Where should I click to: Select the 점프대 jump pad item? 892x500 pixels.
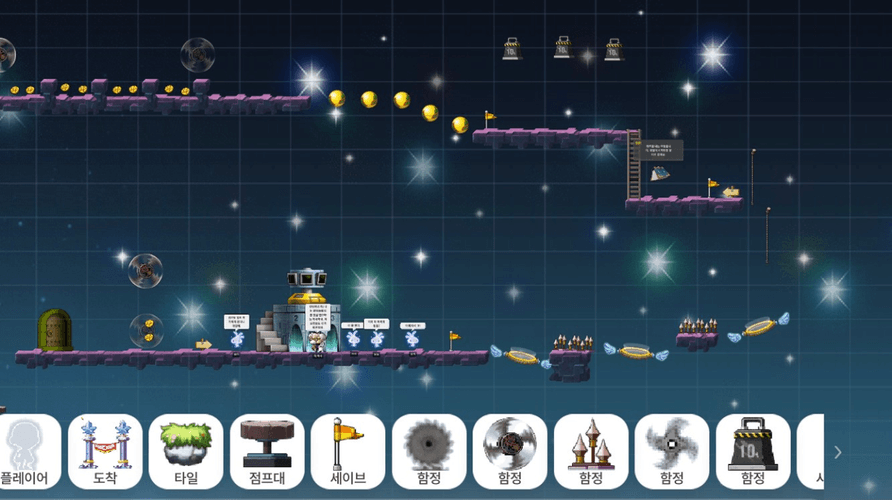click(267, 451)
